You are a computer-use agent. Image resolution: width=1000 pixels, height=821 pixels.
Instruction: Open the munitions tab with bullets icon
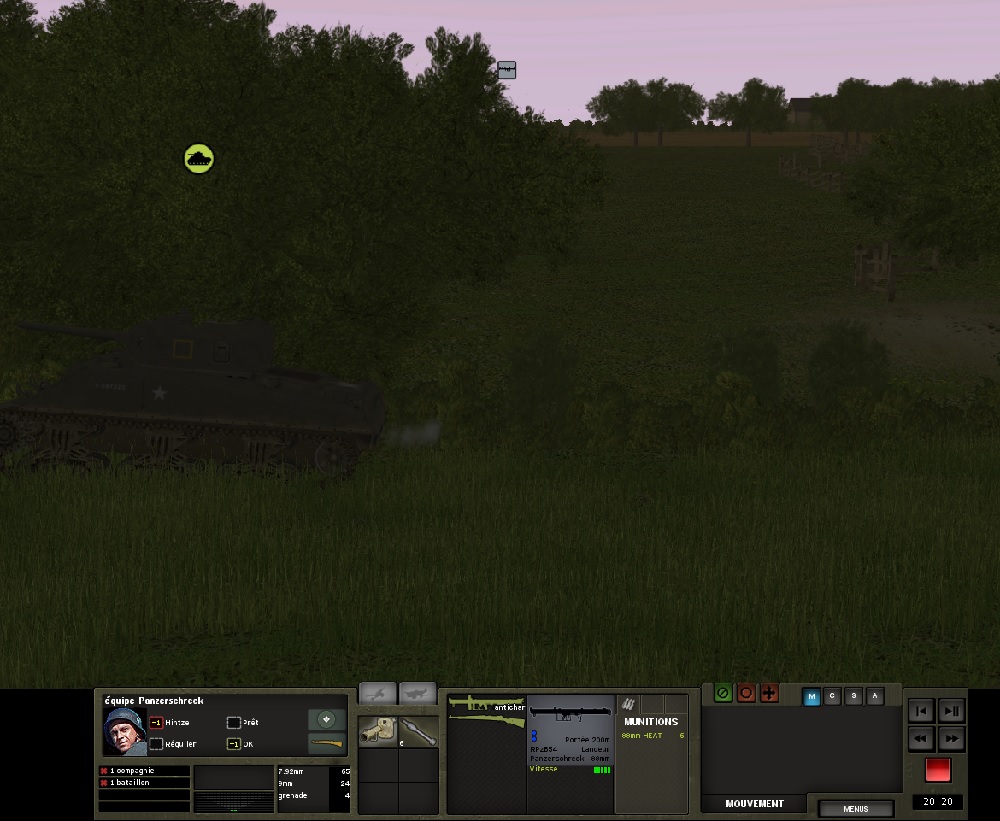coord(629,704)
